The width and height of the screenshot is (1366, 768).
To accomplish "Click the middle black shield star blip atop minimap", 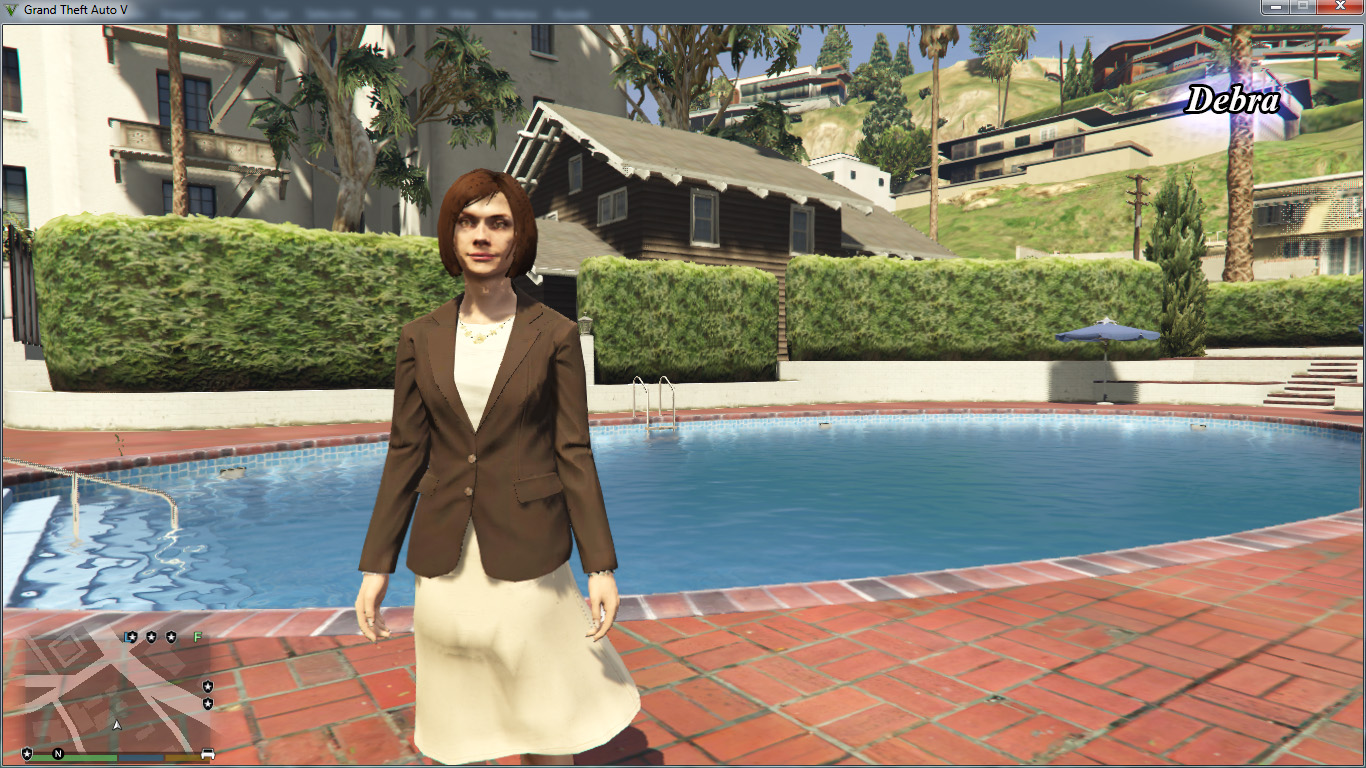I will (x=152, y=637).
